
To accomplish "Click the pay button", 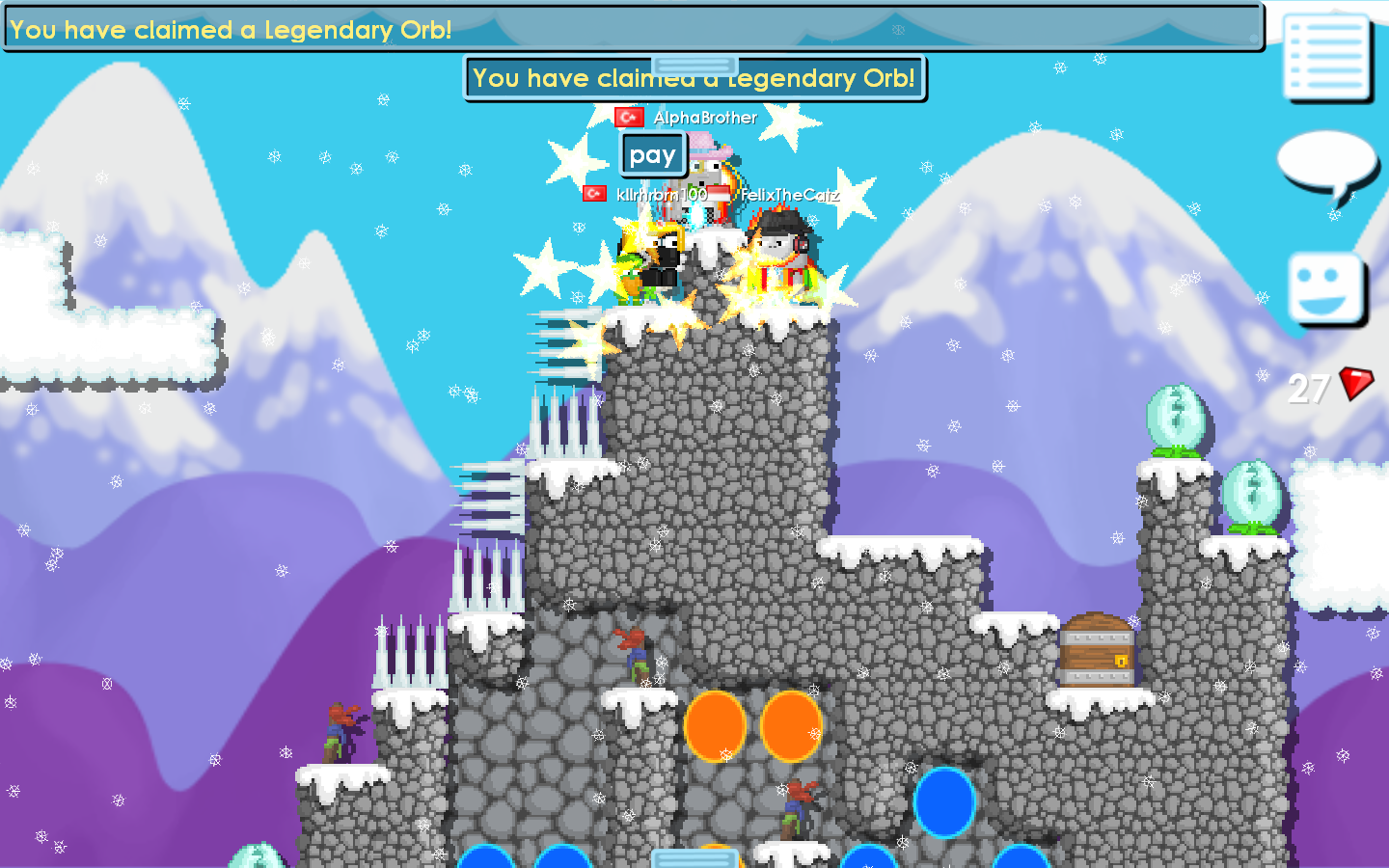I will click(x=652, y=155).
